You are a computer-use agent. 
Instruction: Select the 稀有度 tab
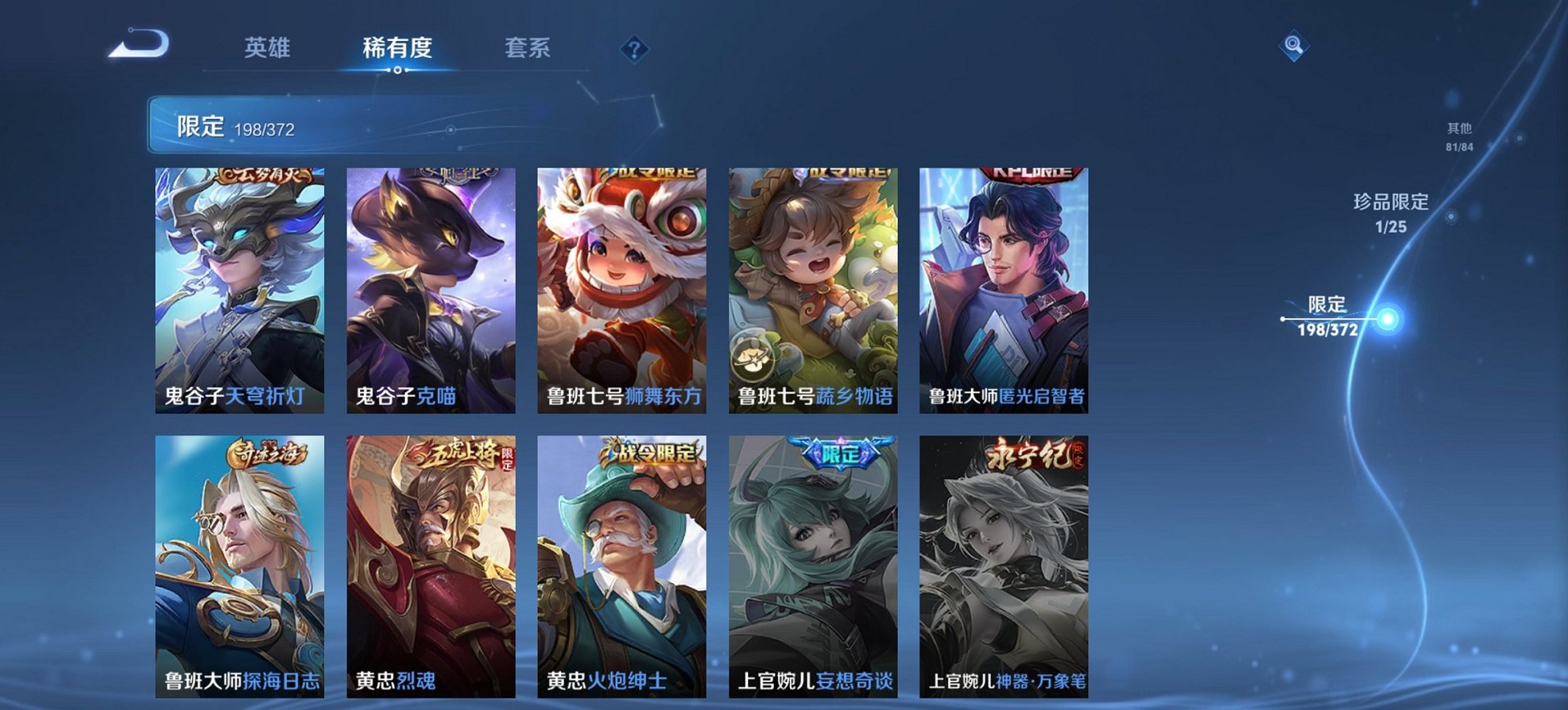click(396, 49)
